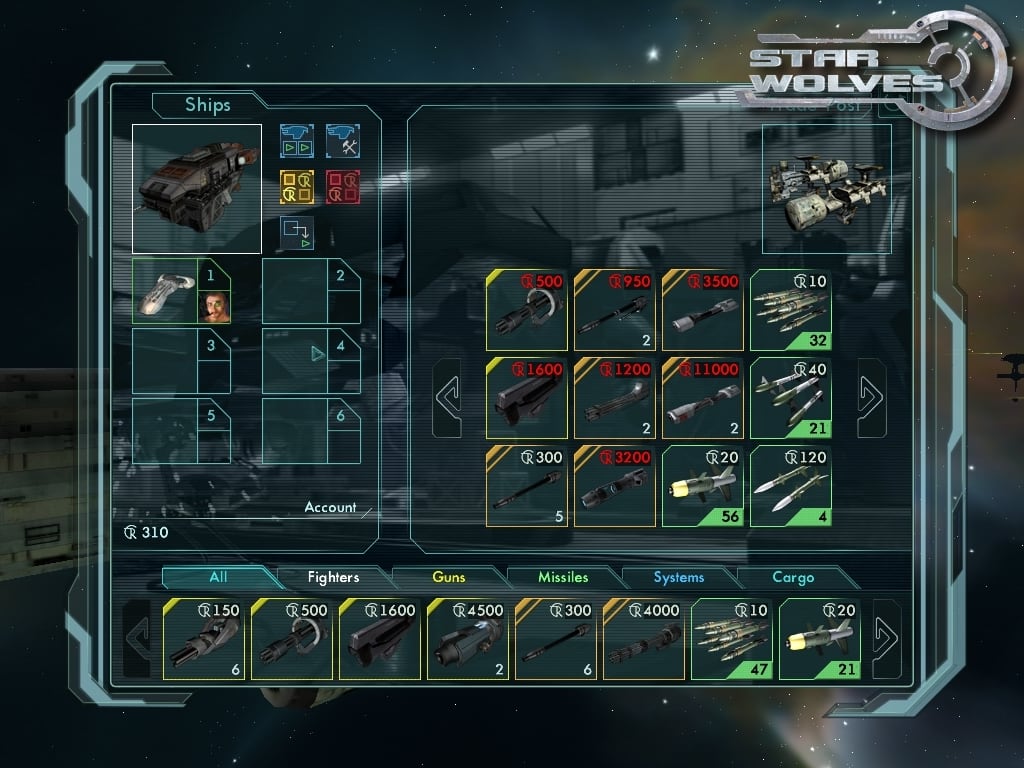Image resolution: width=1024 pixels, height=768 pixels.
Task: Pick the shop gun costing 3500
Action: click(703, 310)
